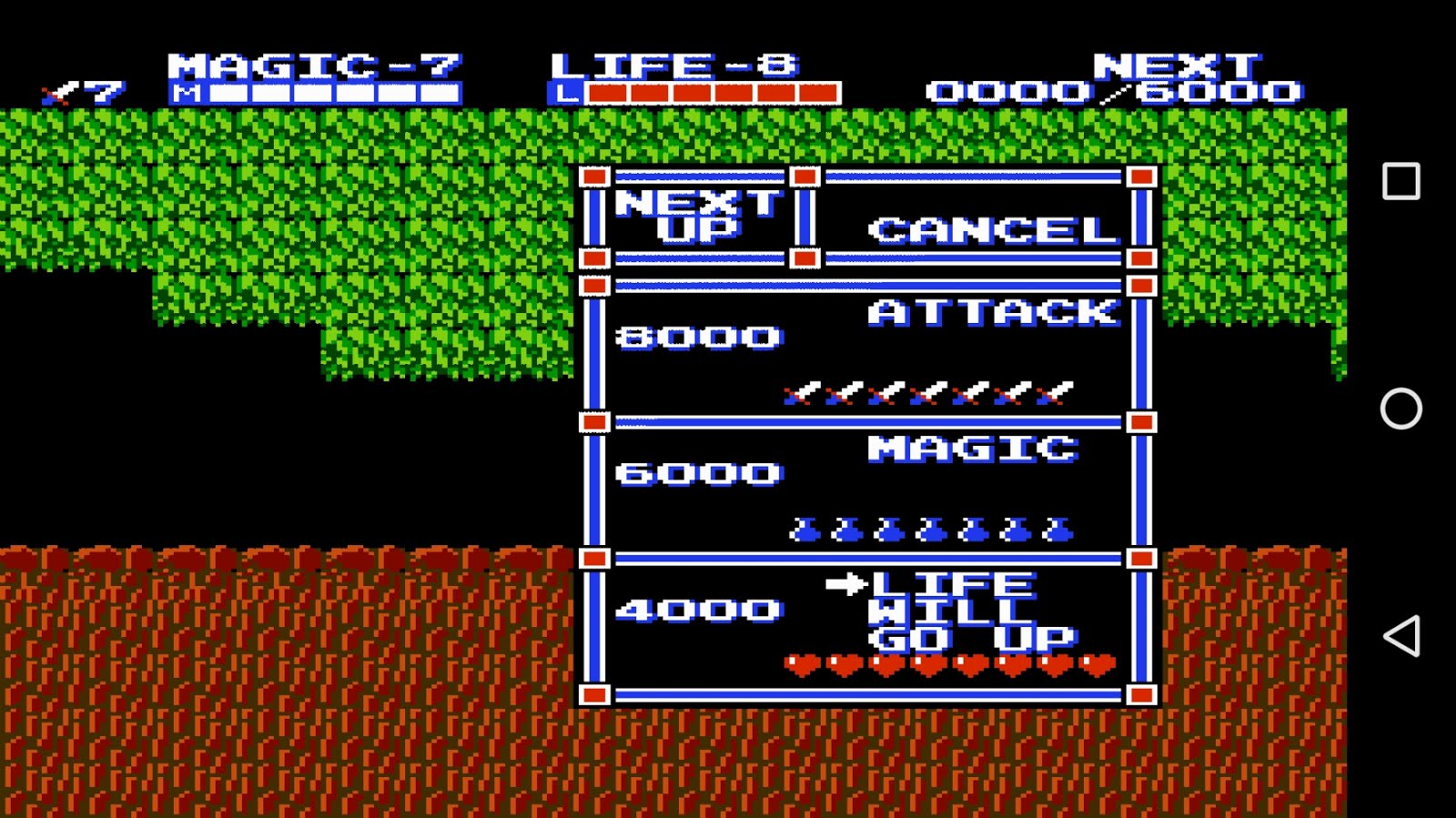The image size is (1456, 818).
Task: Select the ATTACK upgrade entry
Action: [x=996, y=312]
